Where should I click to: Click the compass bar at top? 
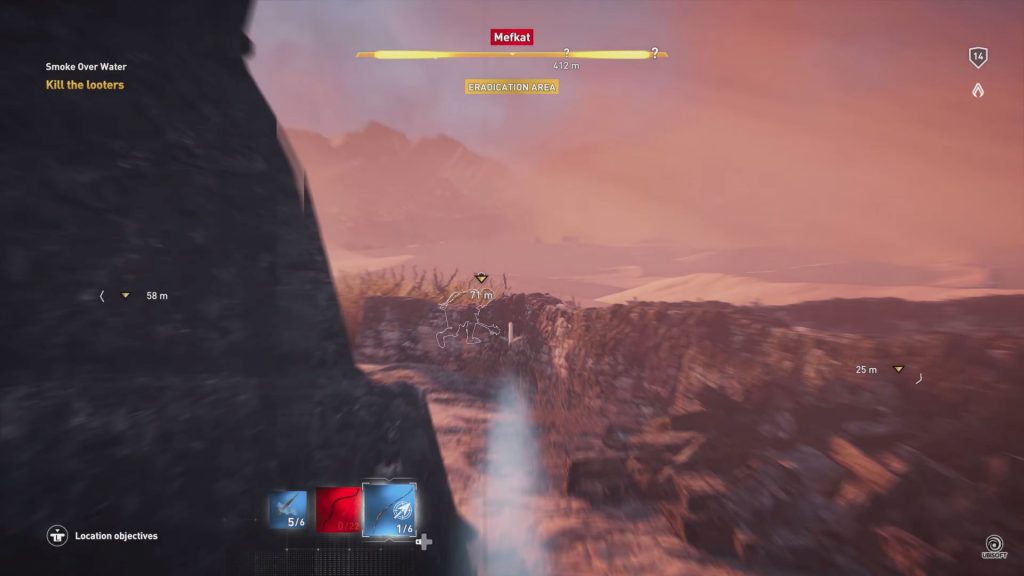tap(512, 54)
